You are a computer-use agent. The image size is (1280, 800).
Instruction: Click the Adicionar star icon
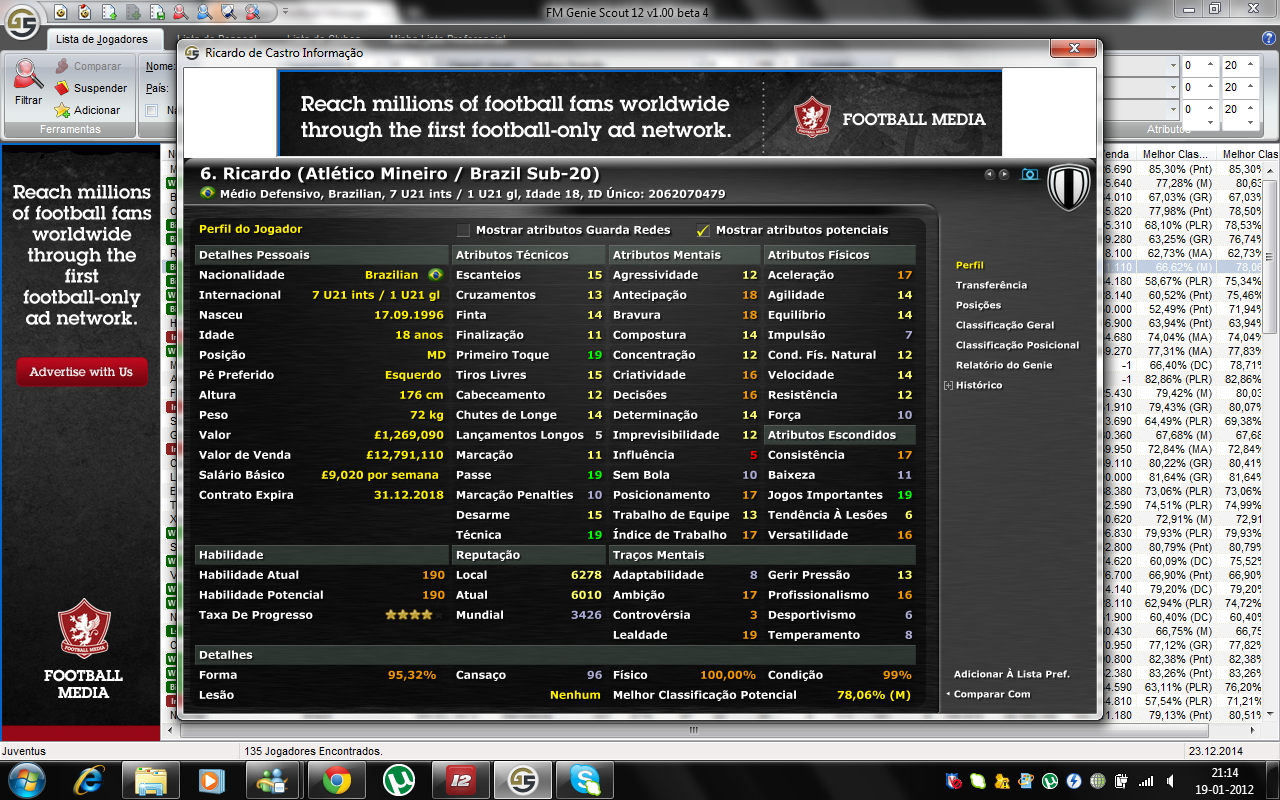click(x=62, y=110)
